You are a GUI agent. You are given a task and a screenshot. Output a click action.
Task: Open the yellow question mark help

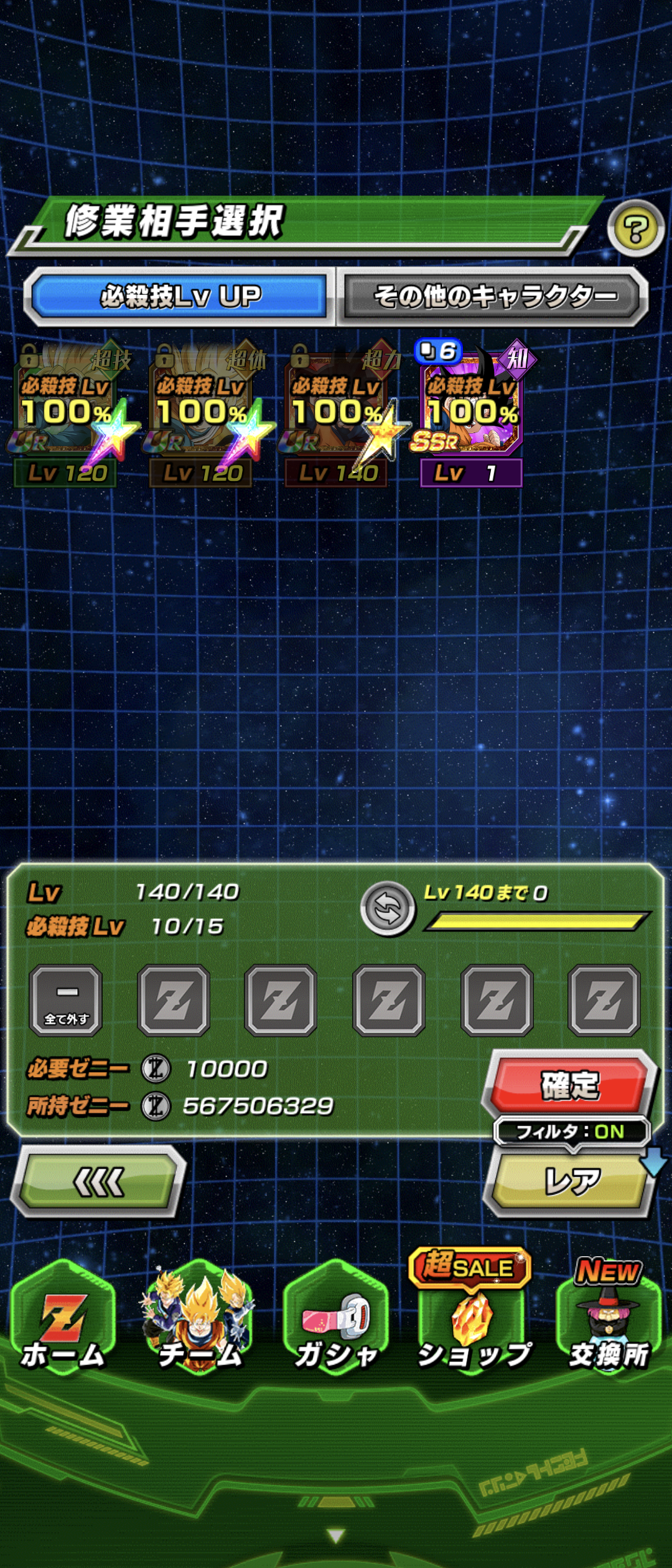click(x=635, y=229)
